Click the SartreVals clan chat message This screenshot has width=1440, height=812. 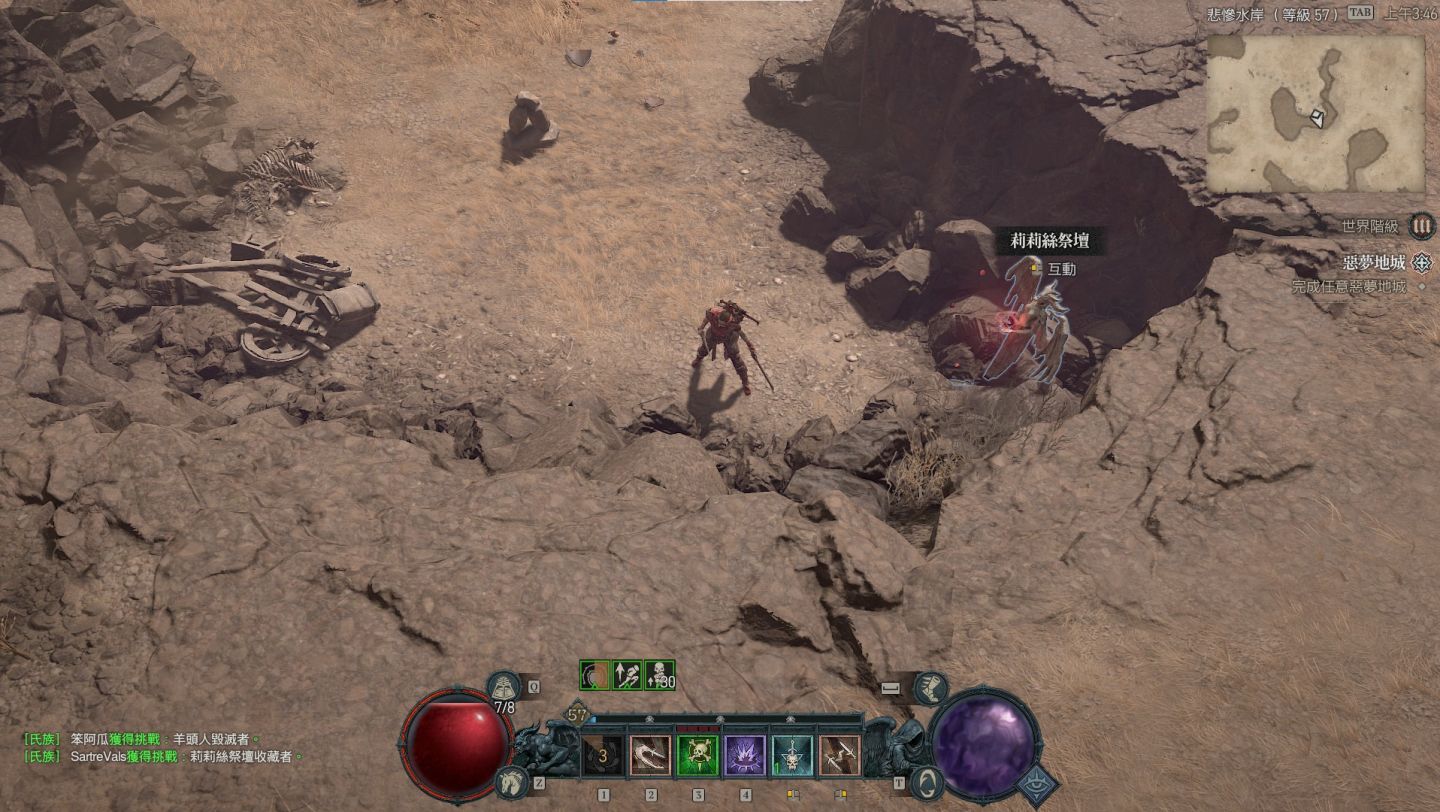click(160, 757)
